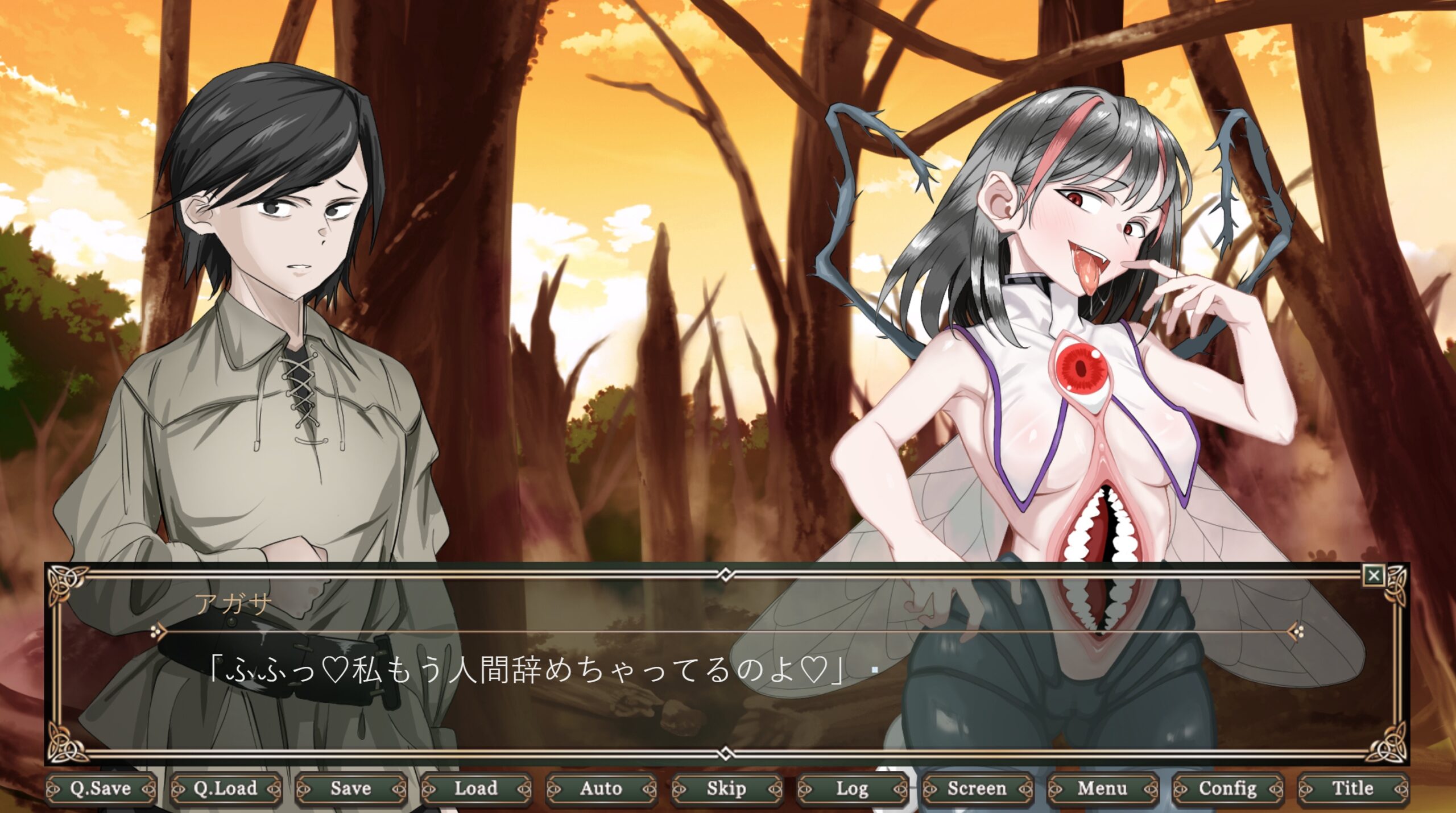Open the Config settings
Viewport: 1456px width, 813px height.
tap(1227, 789)
